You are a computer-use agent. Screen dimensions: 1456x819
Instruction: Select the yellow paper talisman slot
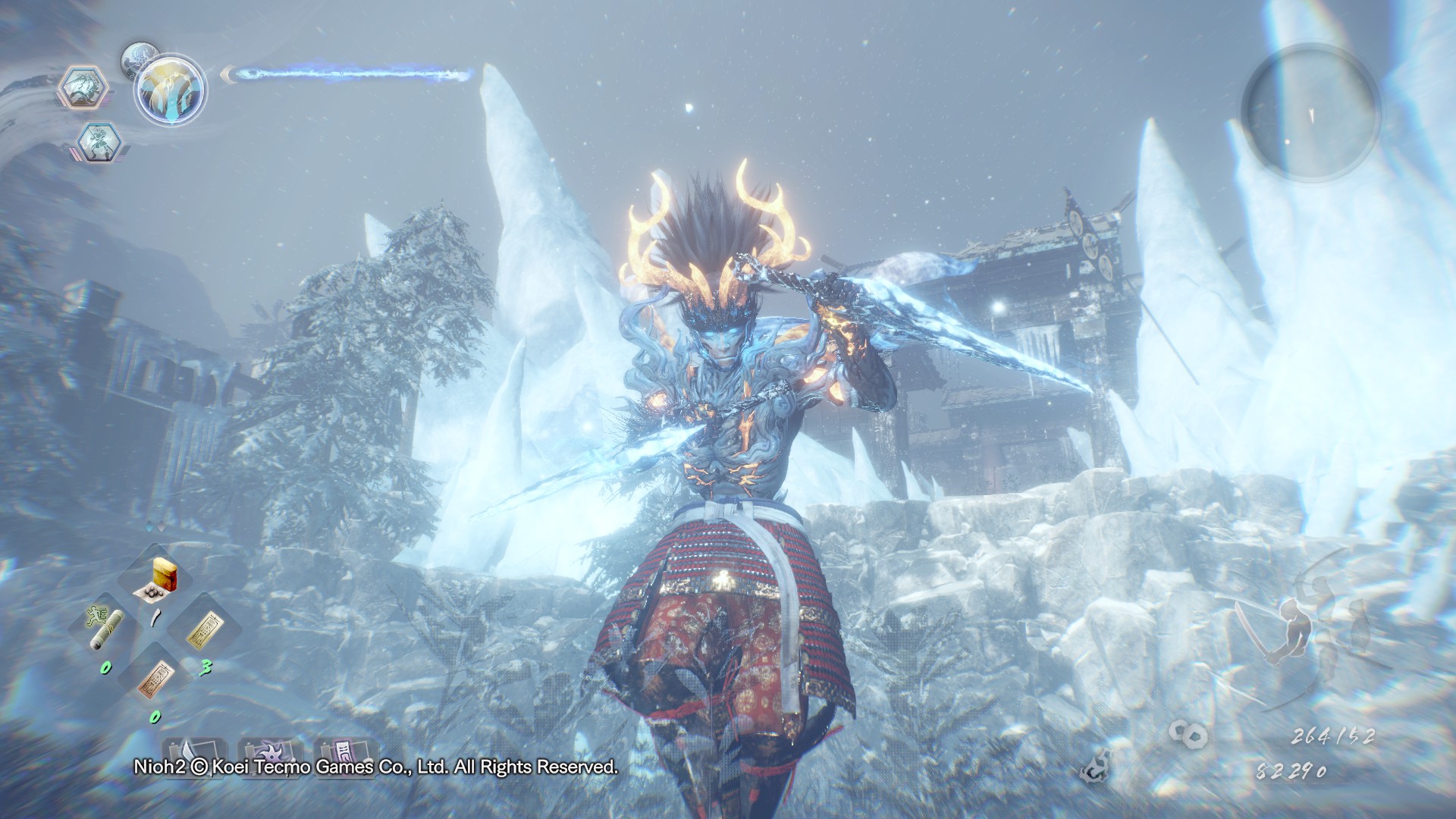[203, 629]
